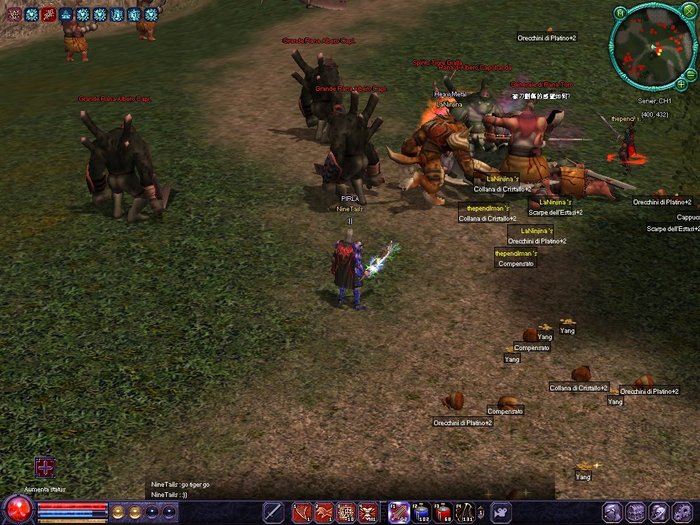This screenshot has height=525, width=700.
Task: Open the Aumenta status button
Action: 44,467
